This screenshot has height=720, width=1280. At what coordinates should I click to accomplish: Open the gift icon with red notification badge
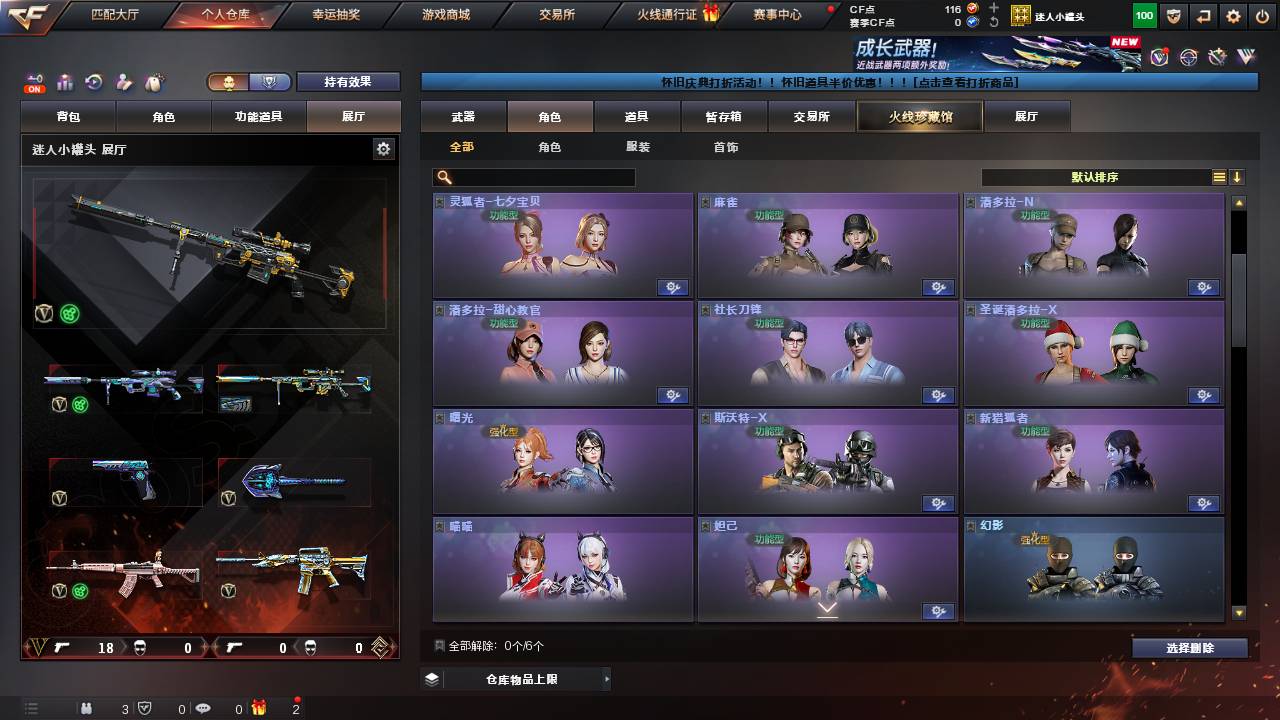coord(259,709)
